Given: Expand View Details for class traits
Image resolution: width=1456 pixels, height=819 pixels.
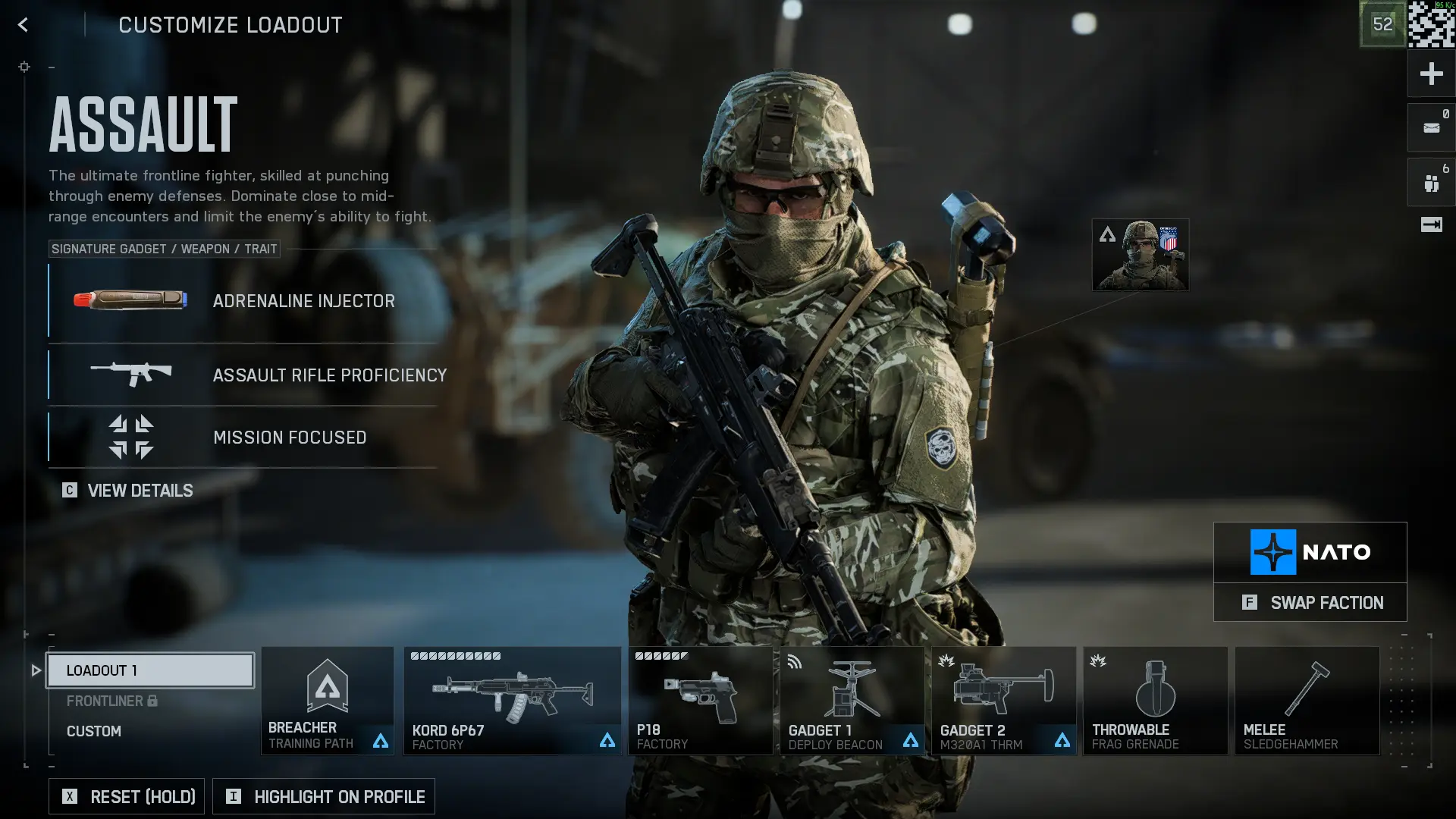Looking at the screenshot, I should click(127, 491).
